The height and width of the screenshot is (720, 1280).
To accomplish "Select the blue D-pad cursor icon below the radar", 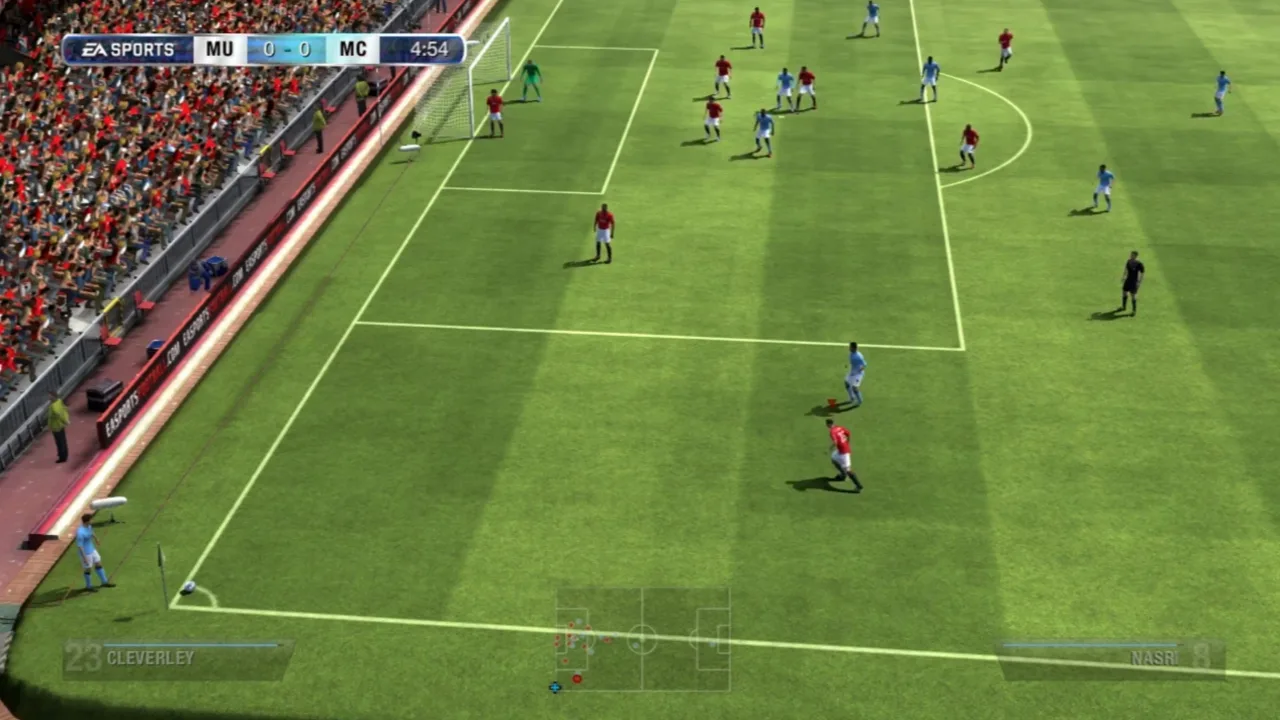I will tap(555, 685).
